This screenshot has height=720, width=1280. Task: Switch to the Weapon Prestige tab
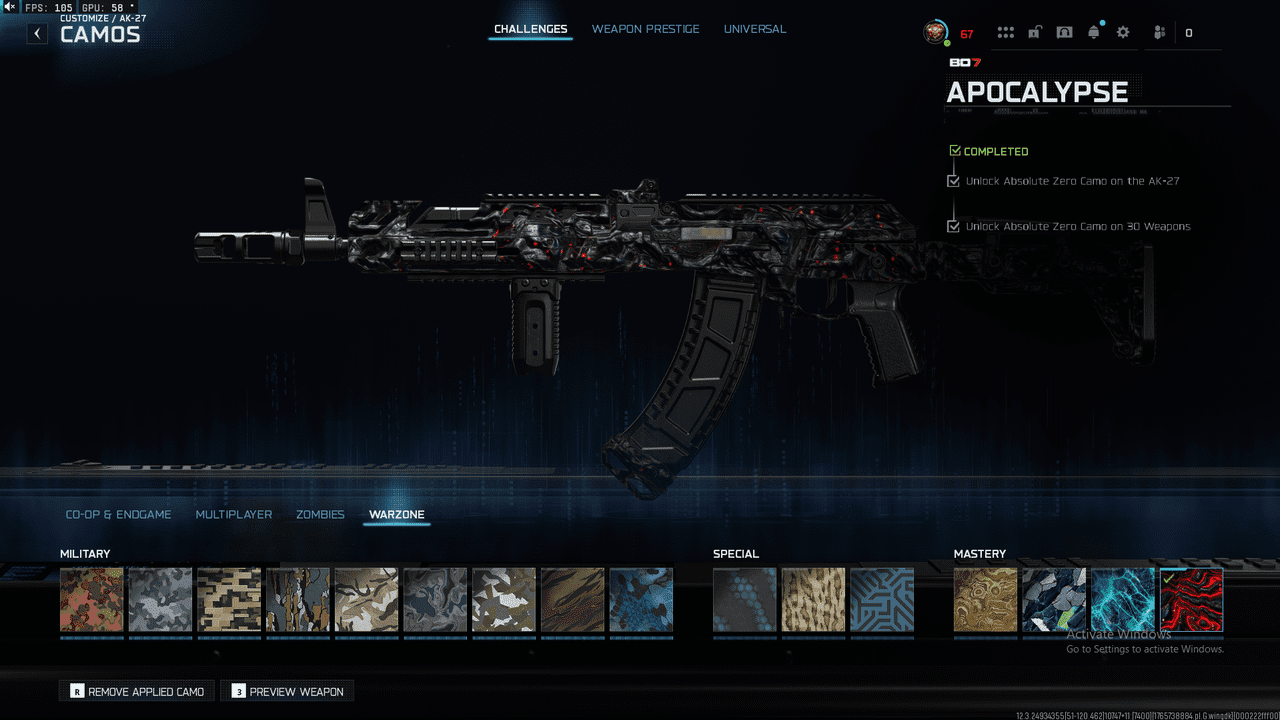645,29
